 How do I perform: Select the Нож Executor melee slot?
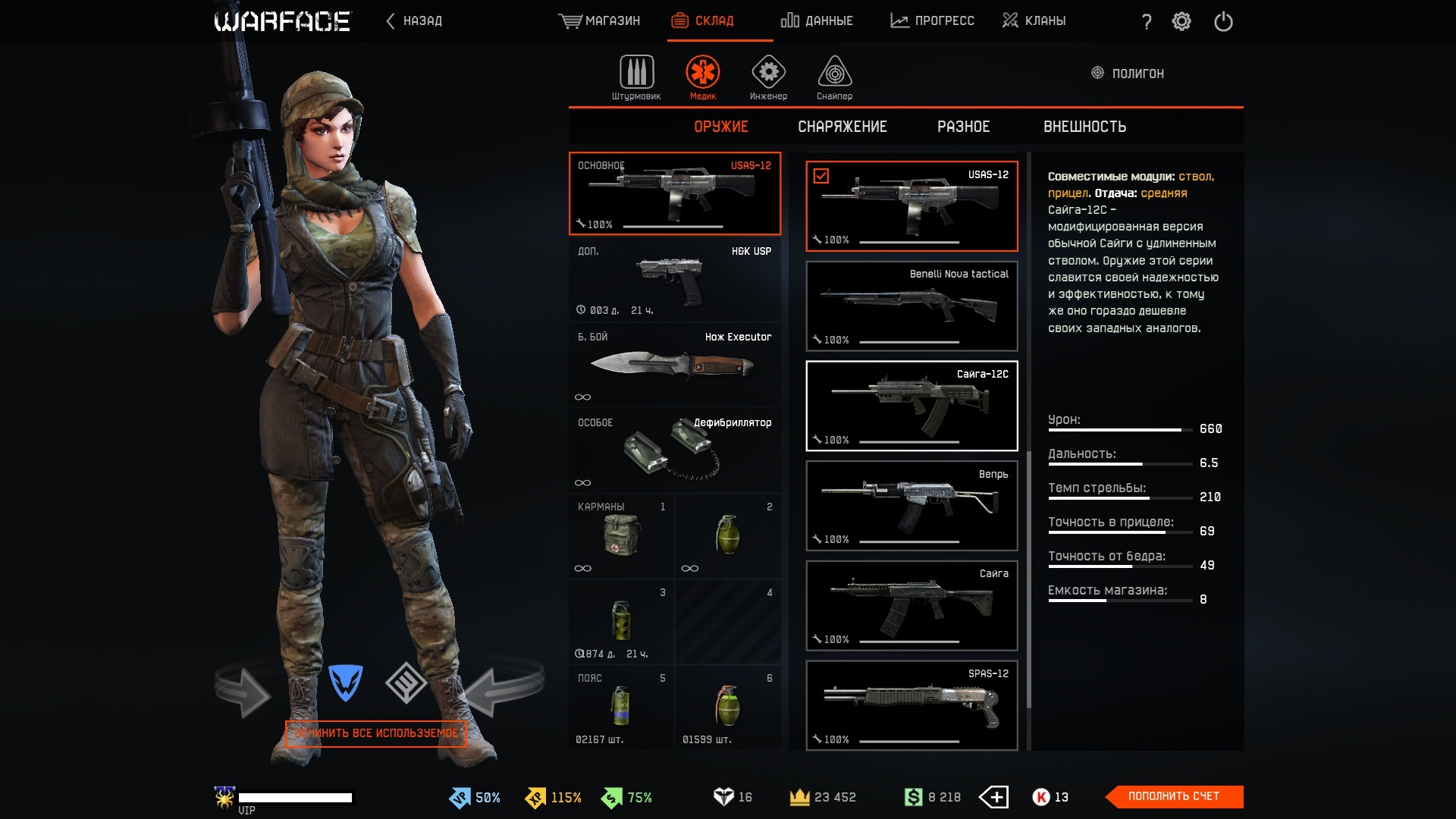pyautogui.click(x=674, y=366)
